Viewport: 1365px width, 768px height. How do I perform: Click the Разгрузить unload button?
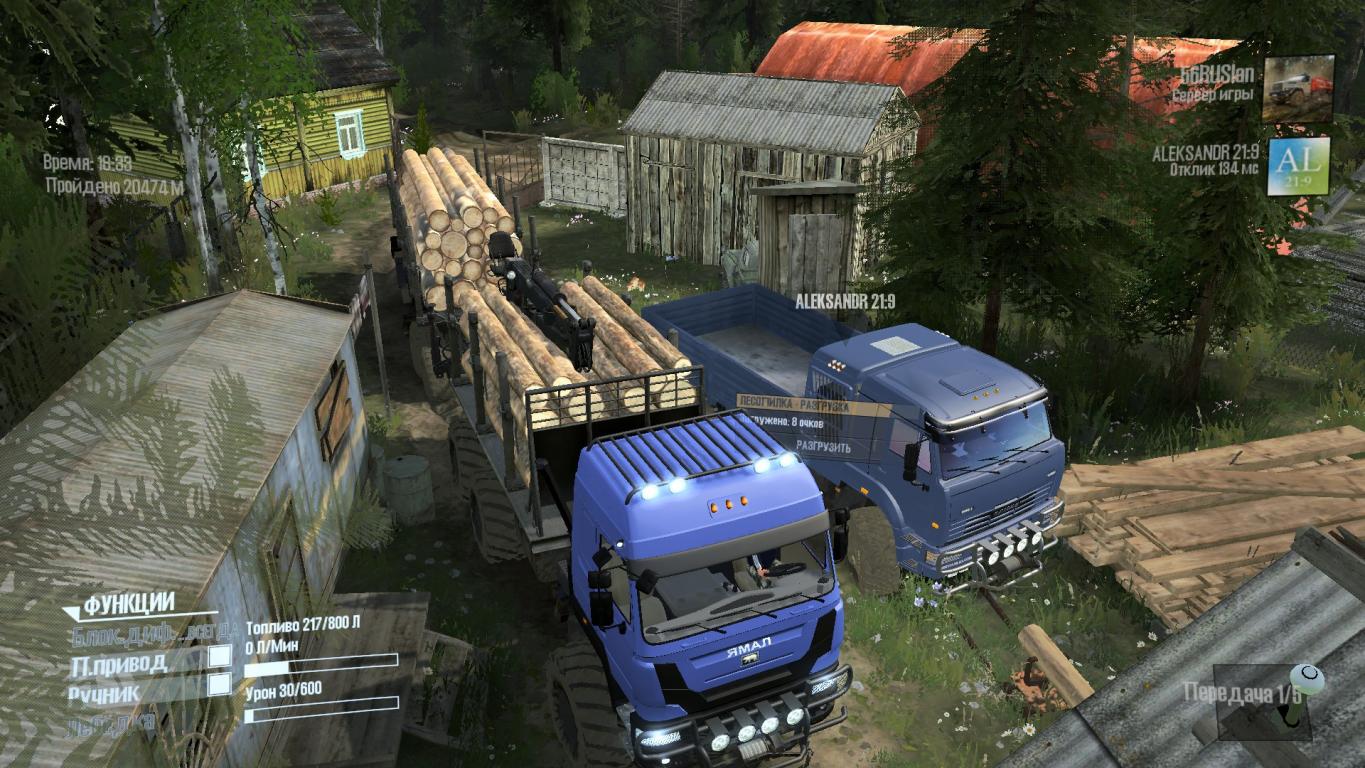(824, 447)
